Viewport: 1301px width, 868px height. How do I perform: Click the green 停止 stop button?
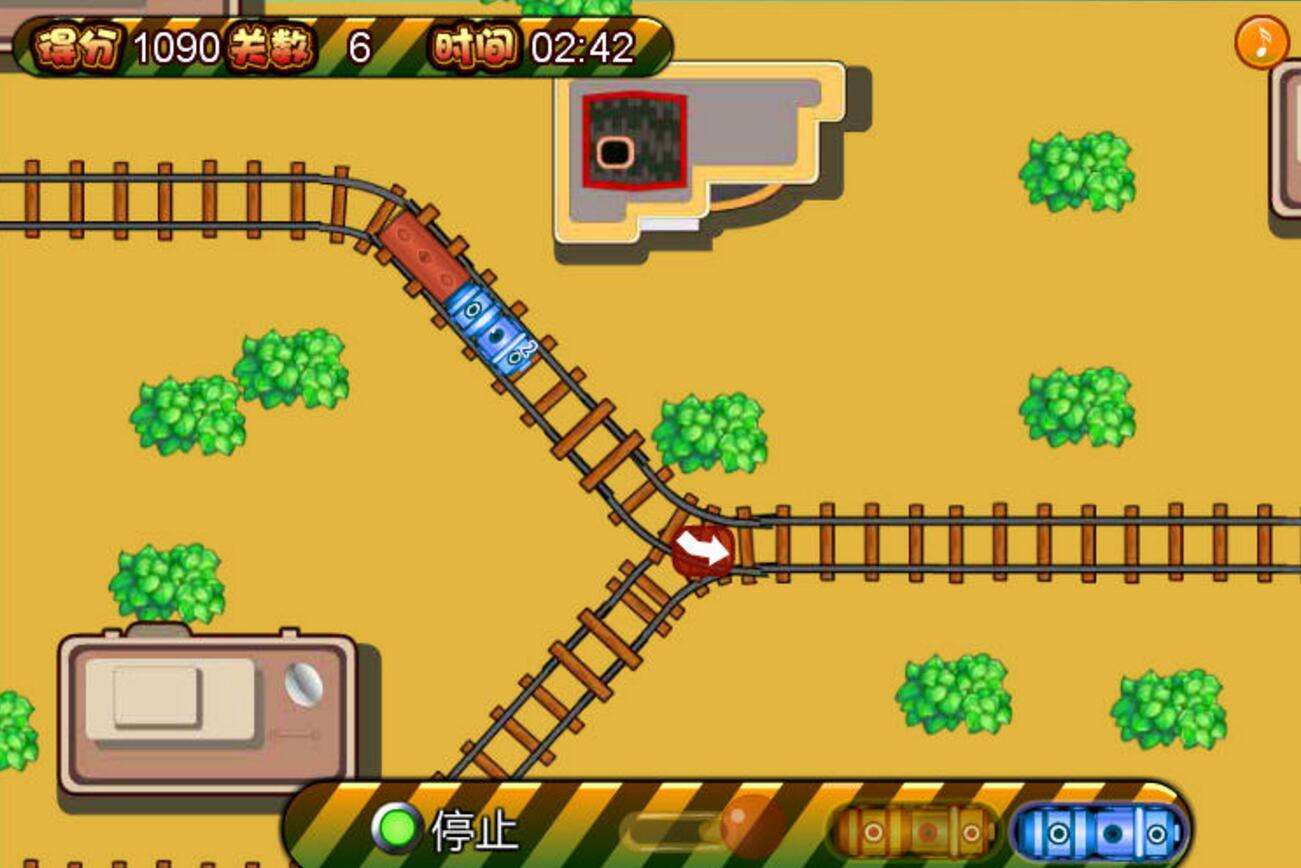click(397, 828)
